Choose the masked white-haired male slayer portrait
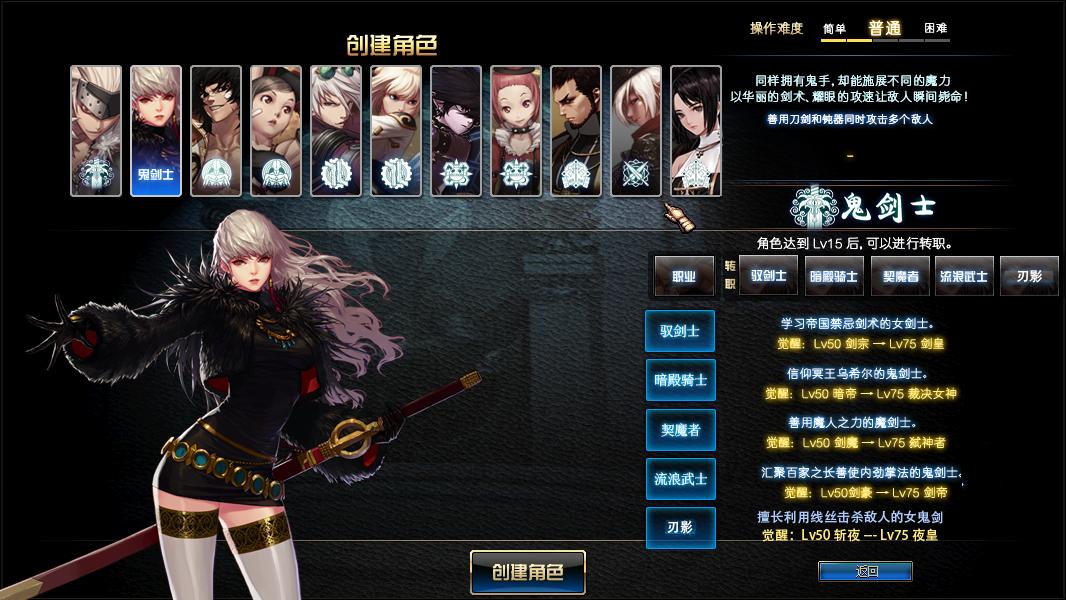 click(x=96, y=130)
